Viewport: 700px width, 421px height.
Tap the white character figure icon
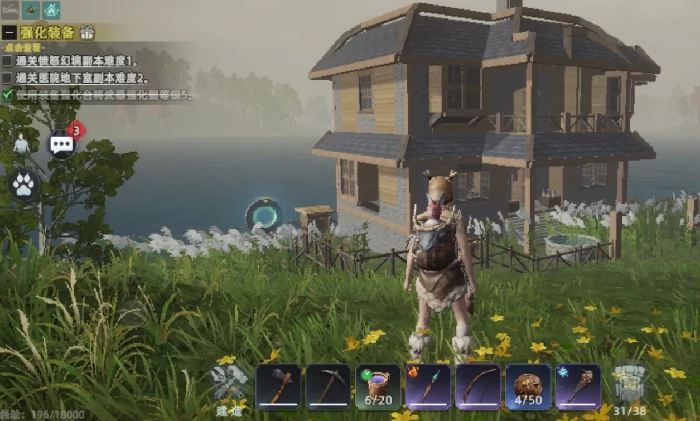coord(21,145)
